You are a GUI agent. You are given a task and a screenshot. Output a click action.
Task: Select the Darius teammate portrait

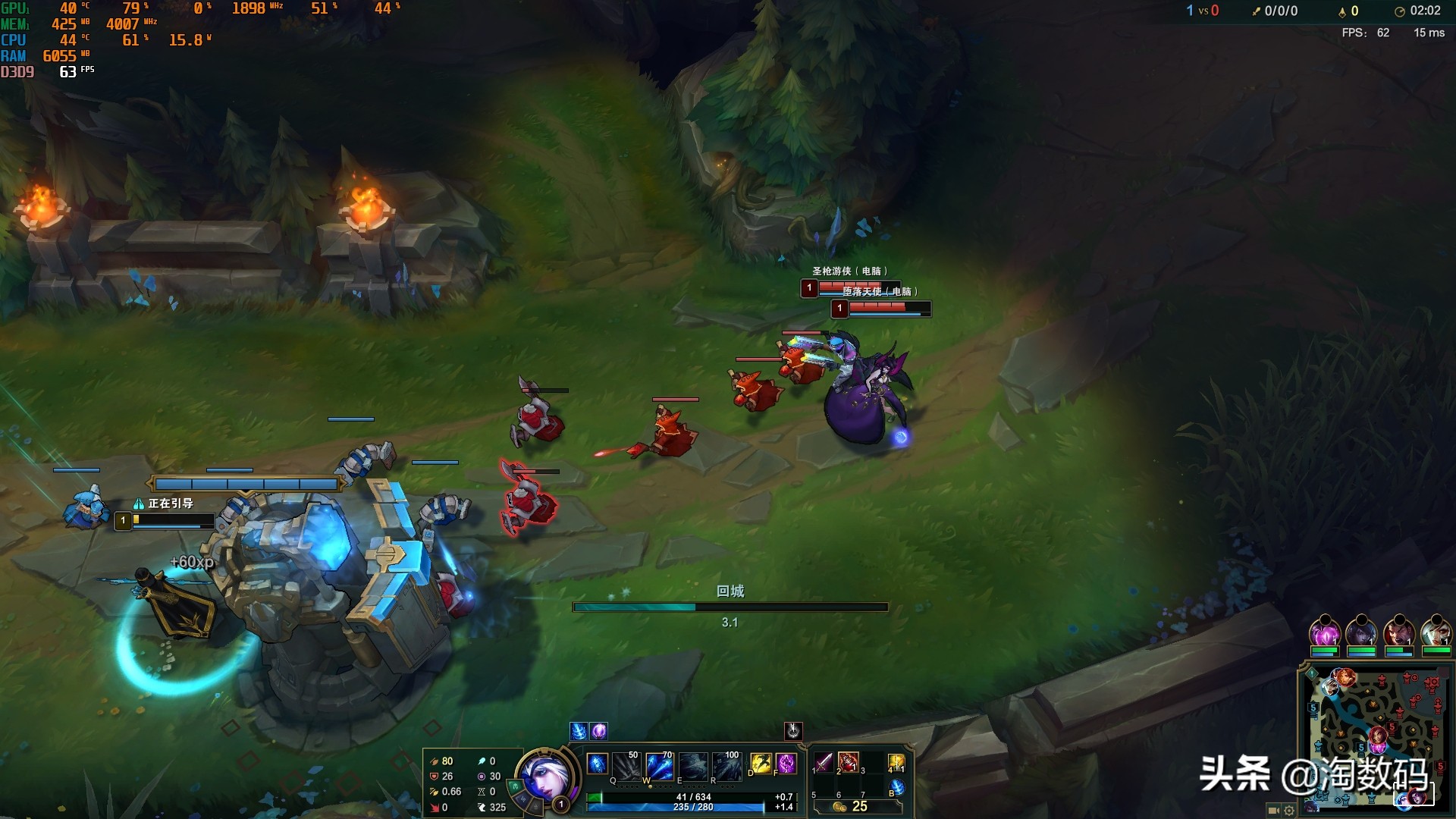(x=1398, y=633)
